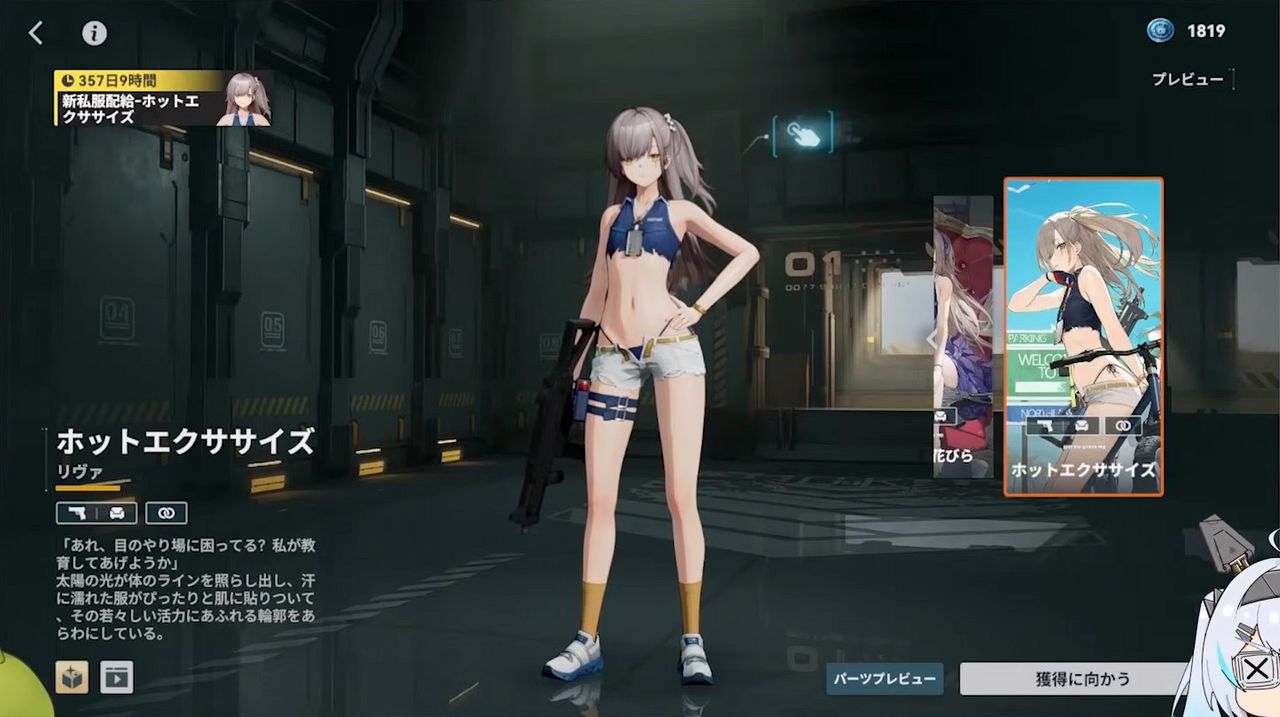This screenshot has height=717, width=1280.
Task: Open the 新私服配給 event banner
Action: (x=160, y=98)
